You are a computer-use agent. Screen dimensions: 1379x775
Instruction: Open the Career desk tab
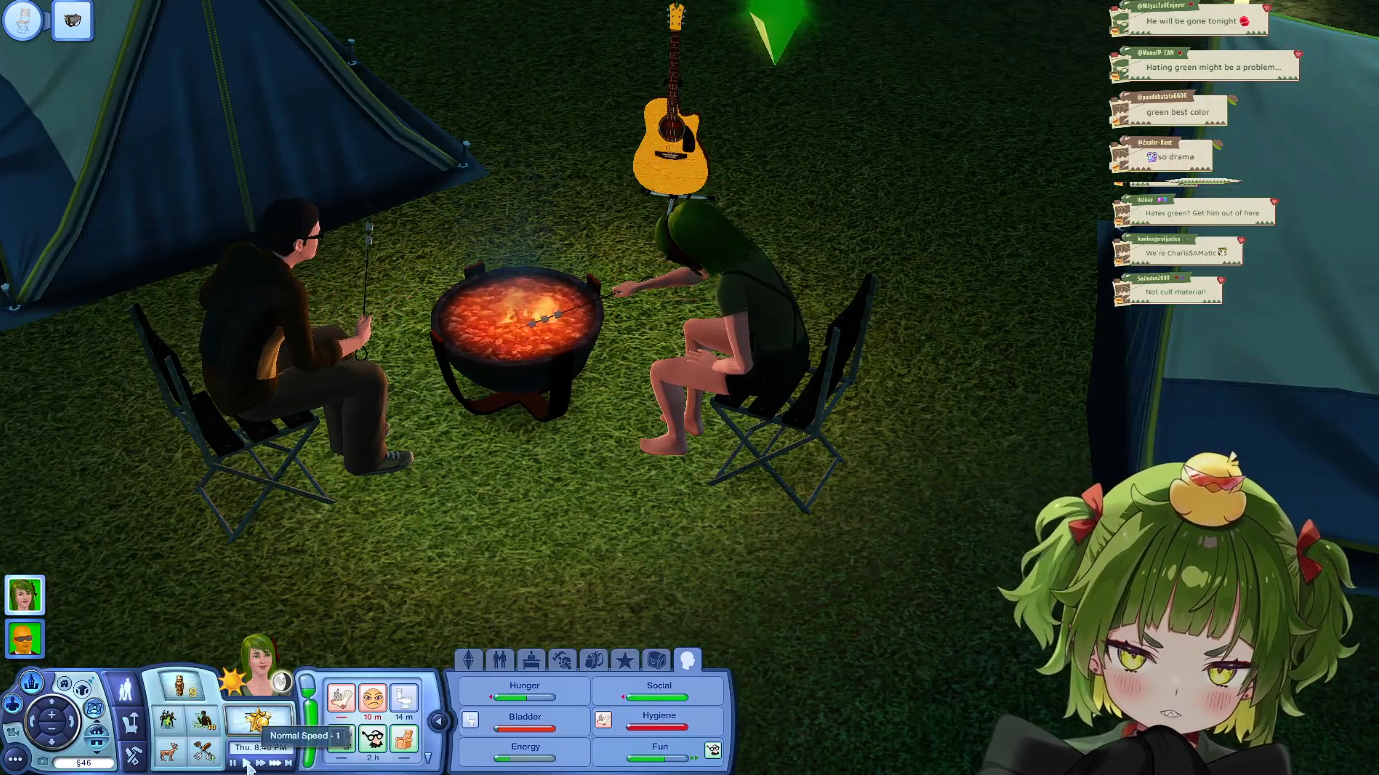531,660
